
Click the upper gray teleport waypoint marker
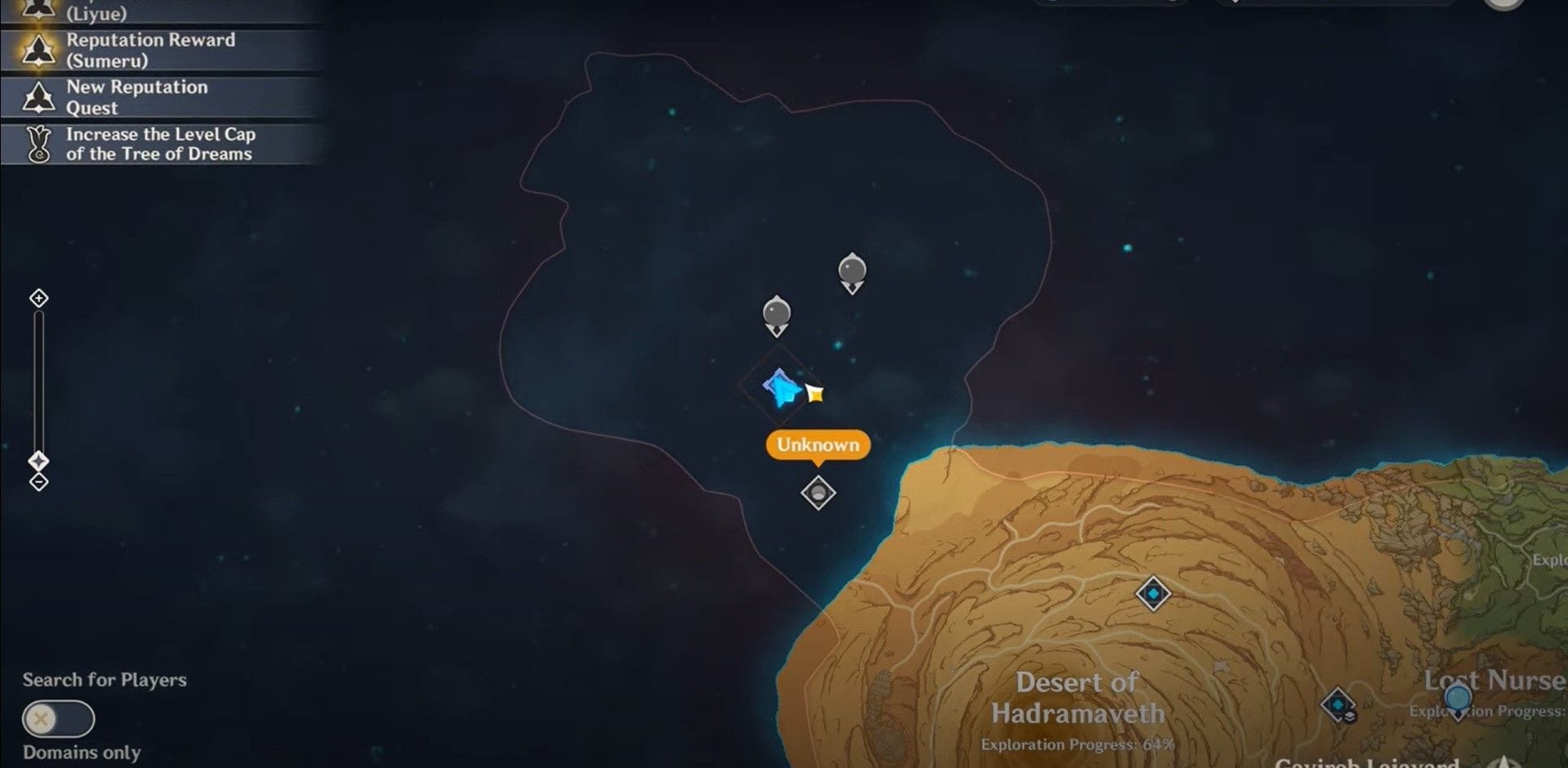click(851, 266)
